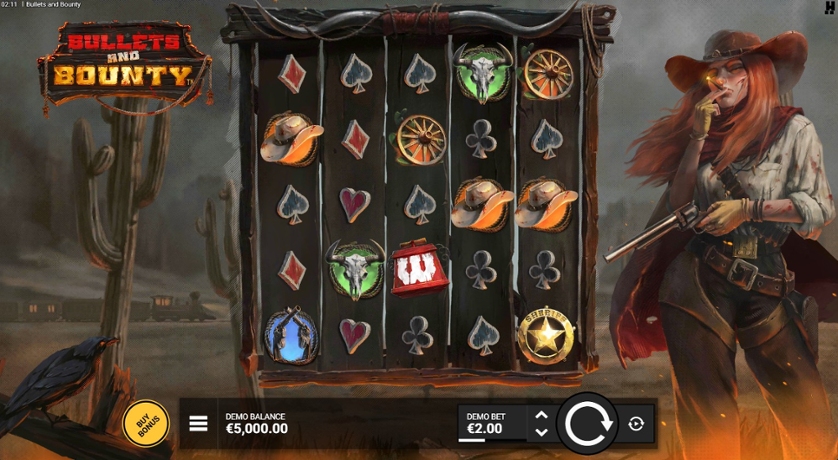Decrease the demo bet with the down arrow
Viewport: 838px width, 460px height.
point(541,432)
